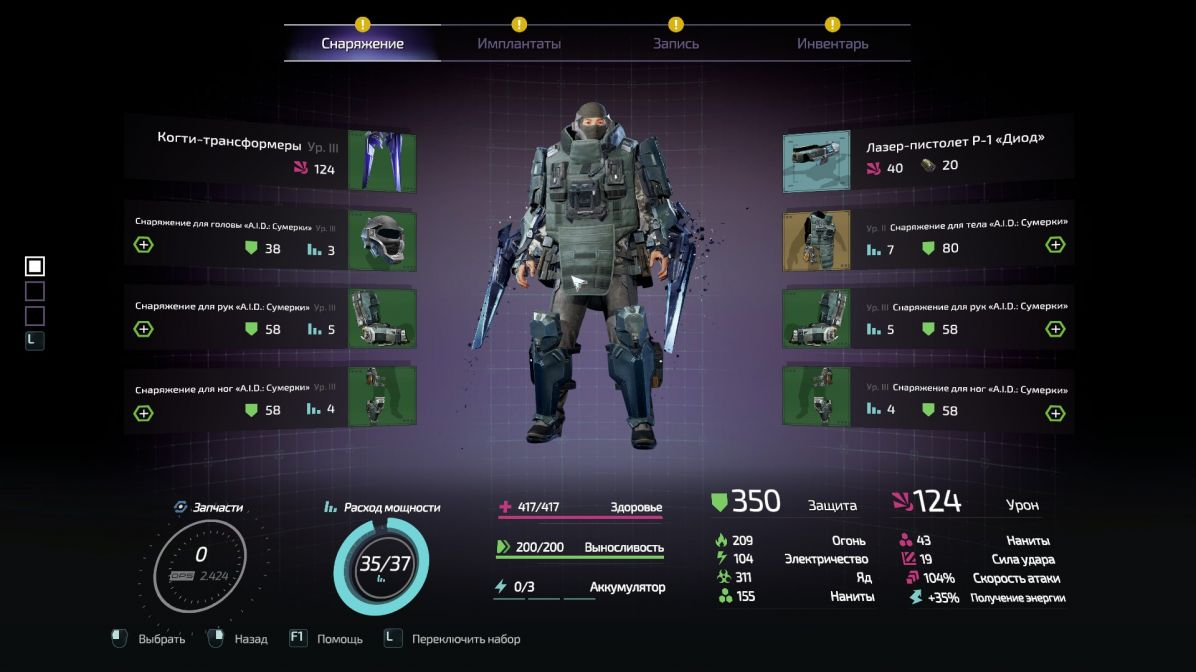Open the head gear helmet slot

pos(382,240)
